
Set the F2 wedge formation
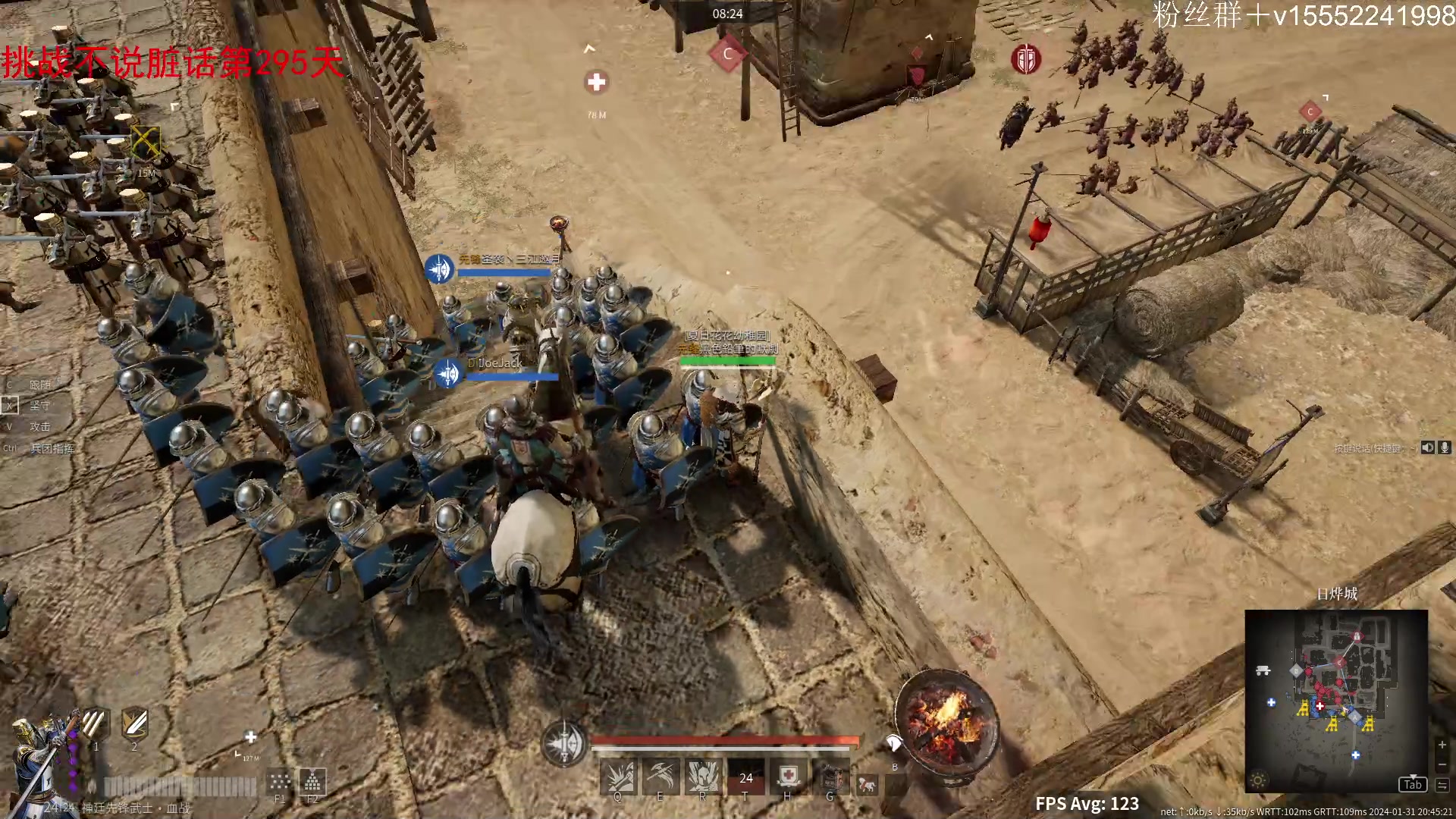pos(312,780)
